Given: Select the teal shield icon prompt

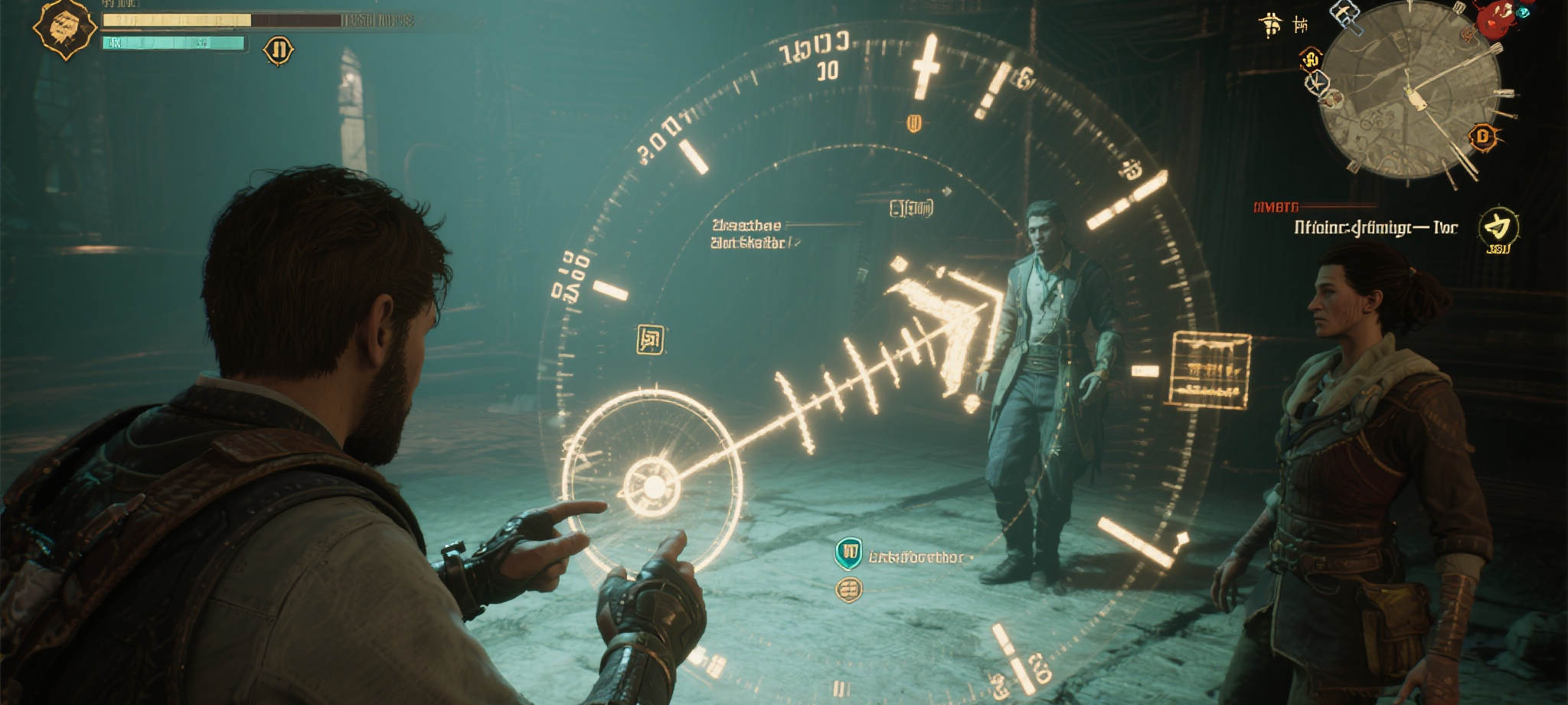Looking at the screenshot, I should coord(848,553).
